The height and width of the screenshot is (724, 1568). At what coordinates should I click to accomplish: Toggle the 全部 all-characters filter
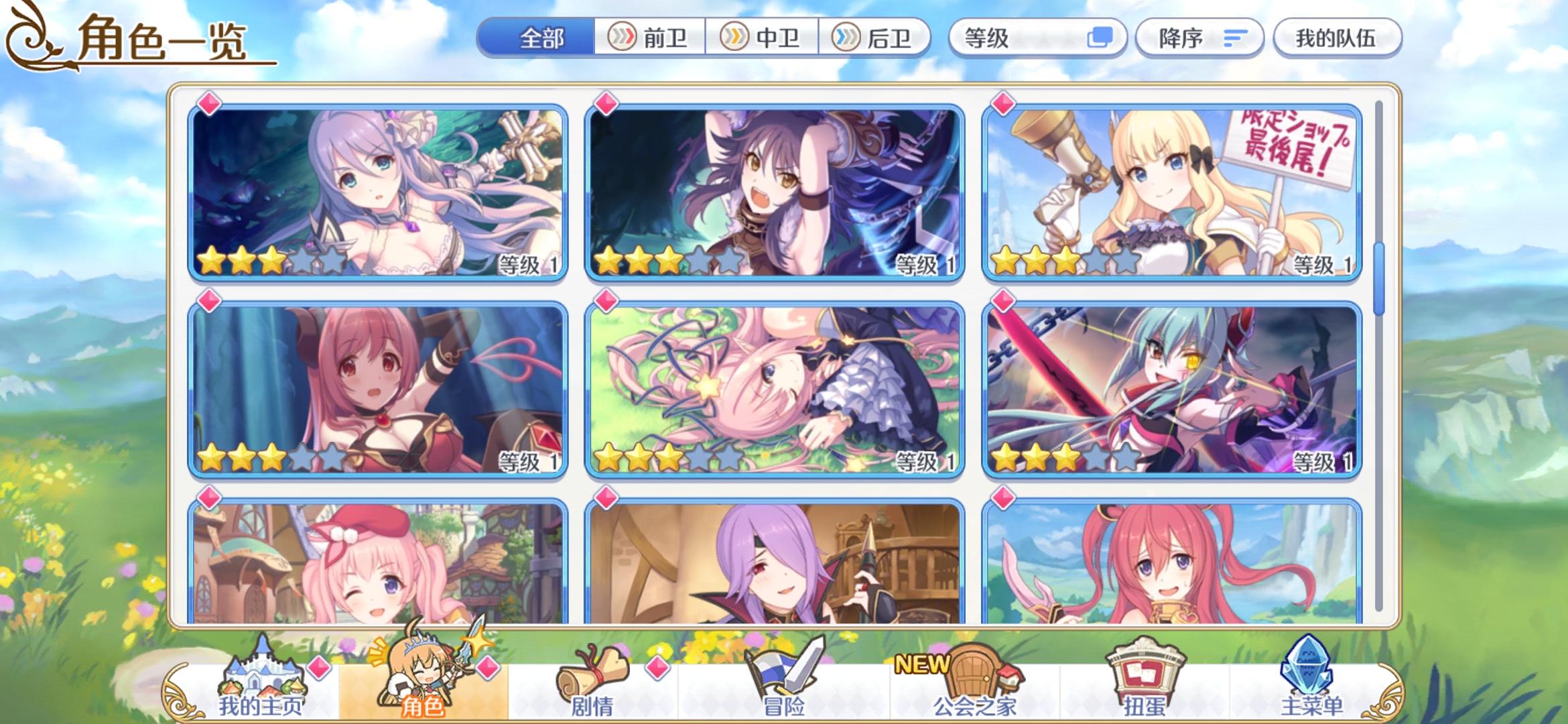pyautogui.click(x=543, y=38)
